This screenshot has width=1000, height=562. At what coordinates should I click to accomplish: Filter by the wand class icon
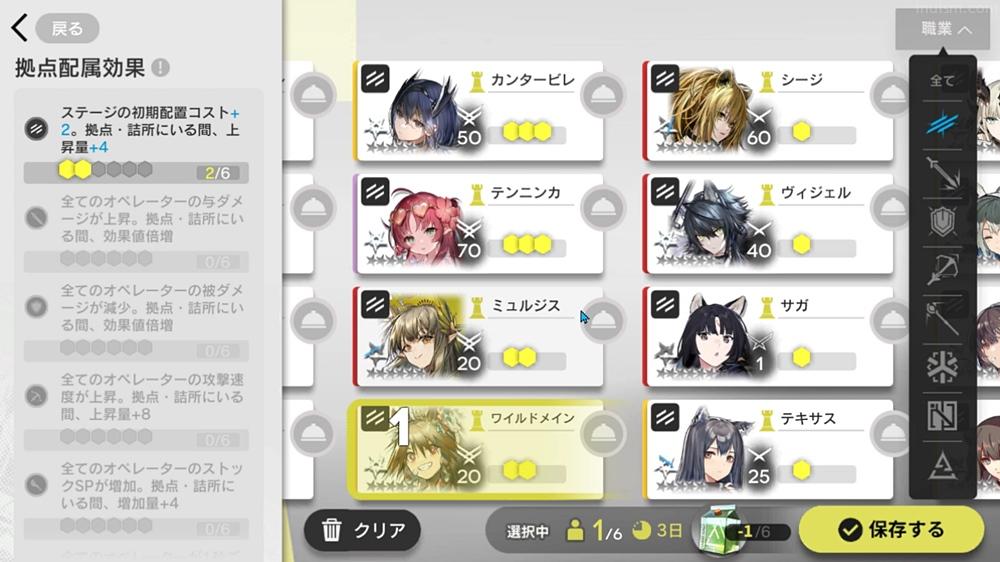(942, 318)
